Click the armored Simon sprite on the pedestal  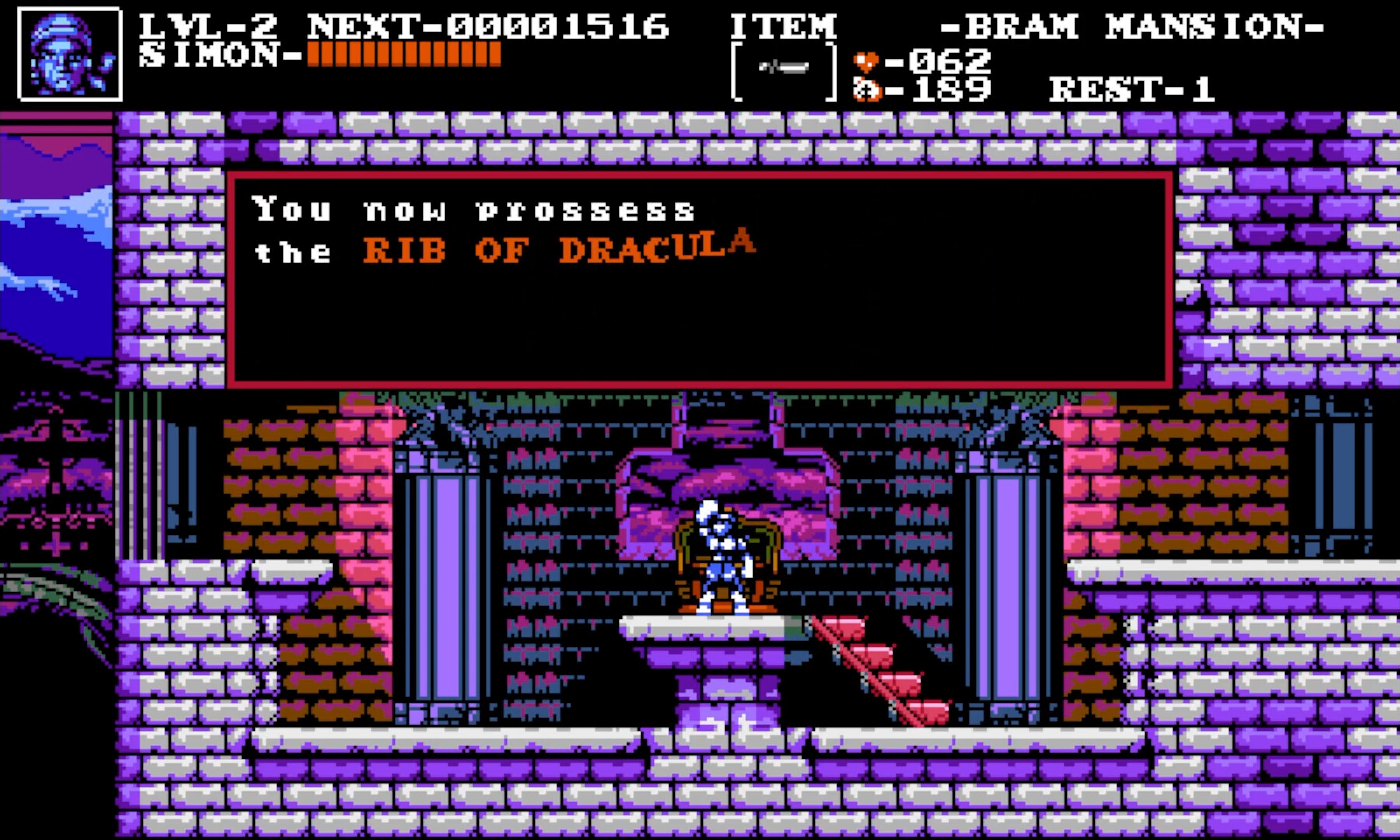[x=719, y=560]
